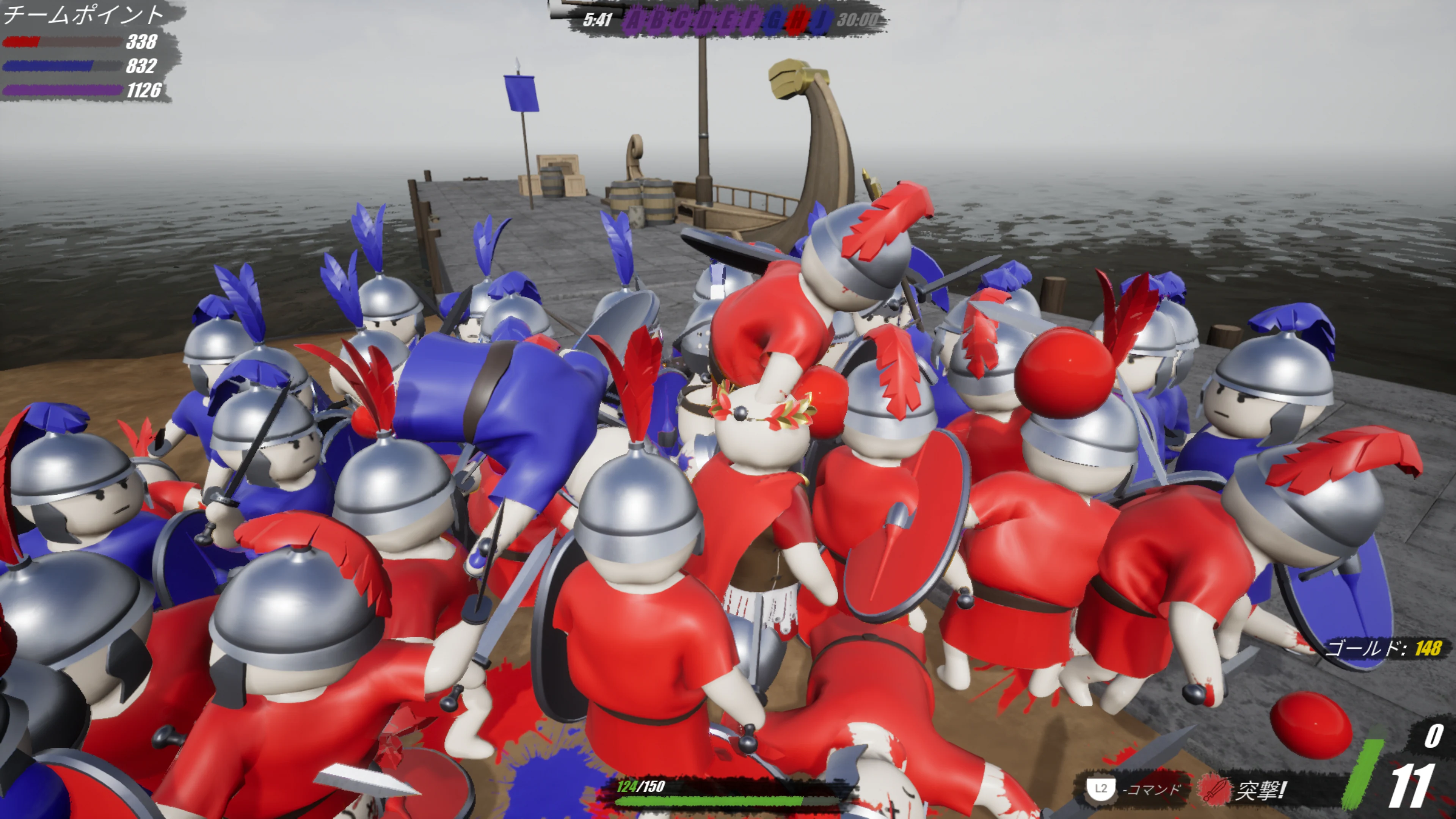
Task: Click the blue team score 832
Action: tap(143, 65)
